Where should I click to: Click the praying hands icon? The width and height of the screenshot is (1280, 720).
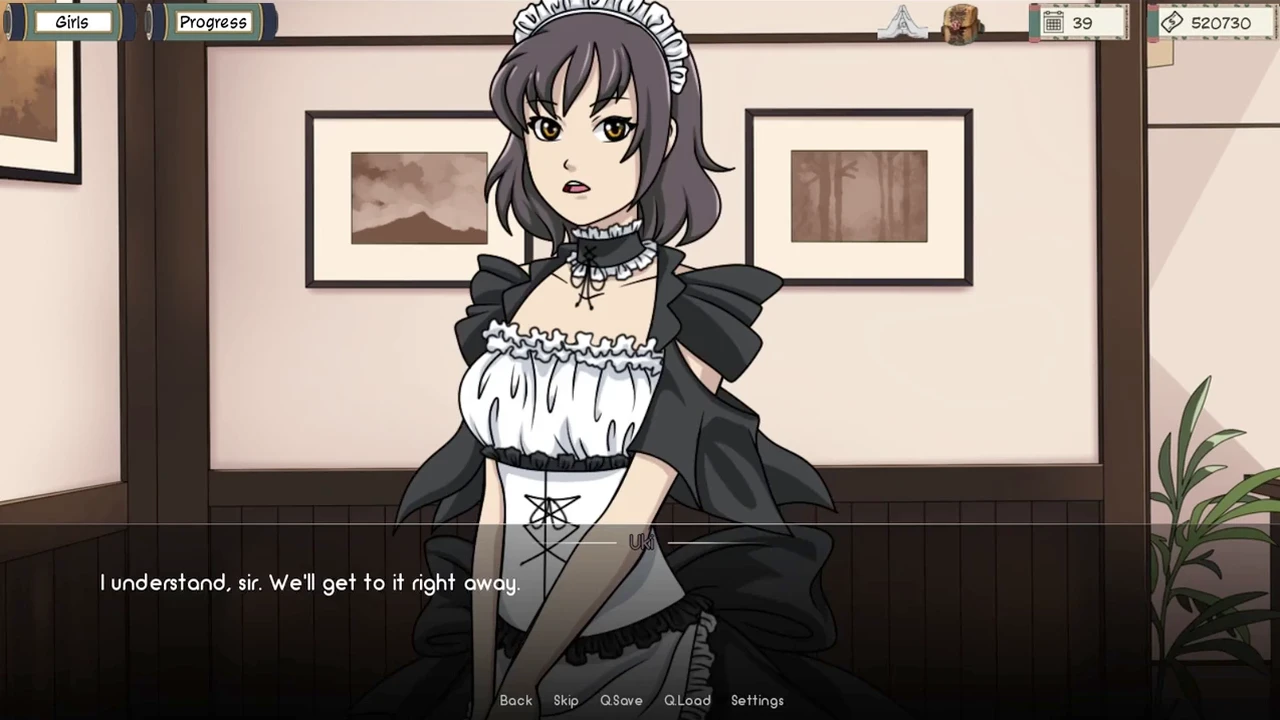(x=902, y=22)
